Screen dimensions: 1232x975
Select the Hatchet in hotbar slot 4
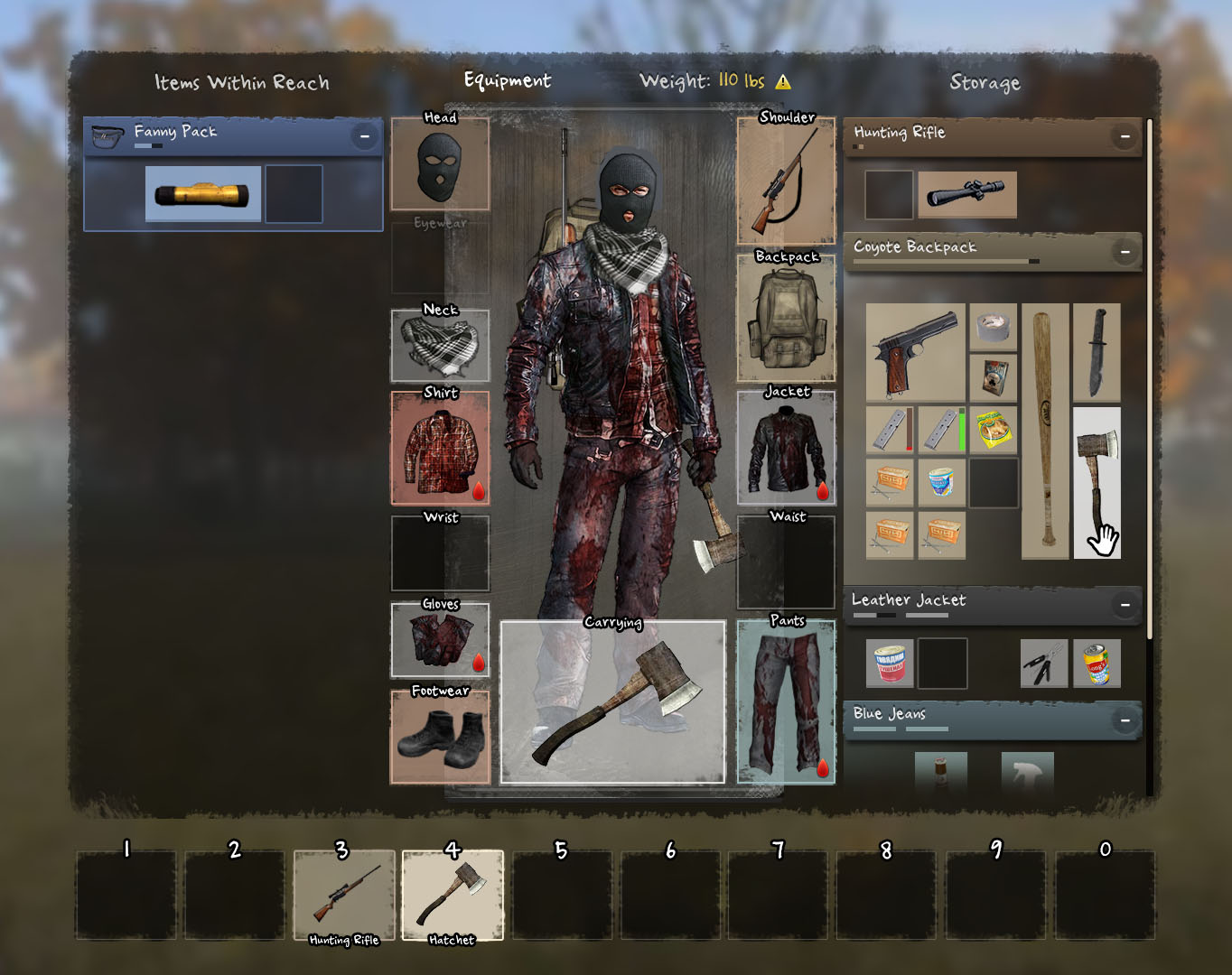(x=452, y=895)
